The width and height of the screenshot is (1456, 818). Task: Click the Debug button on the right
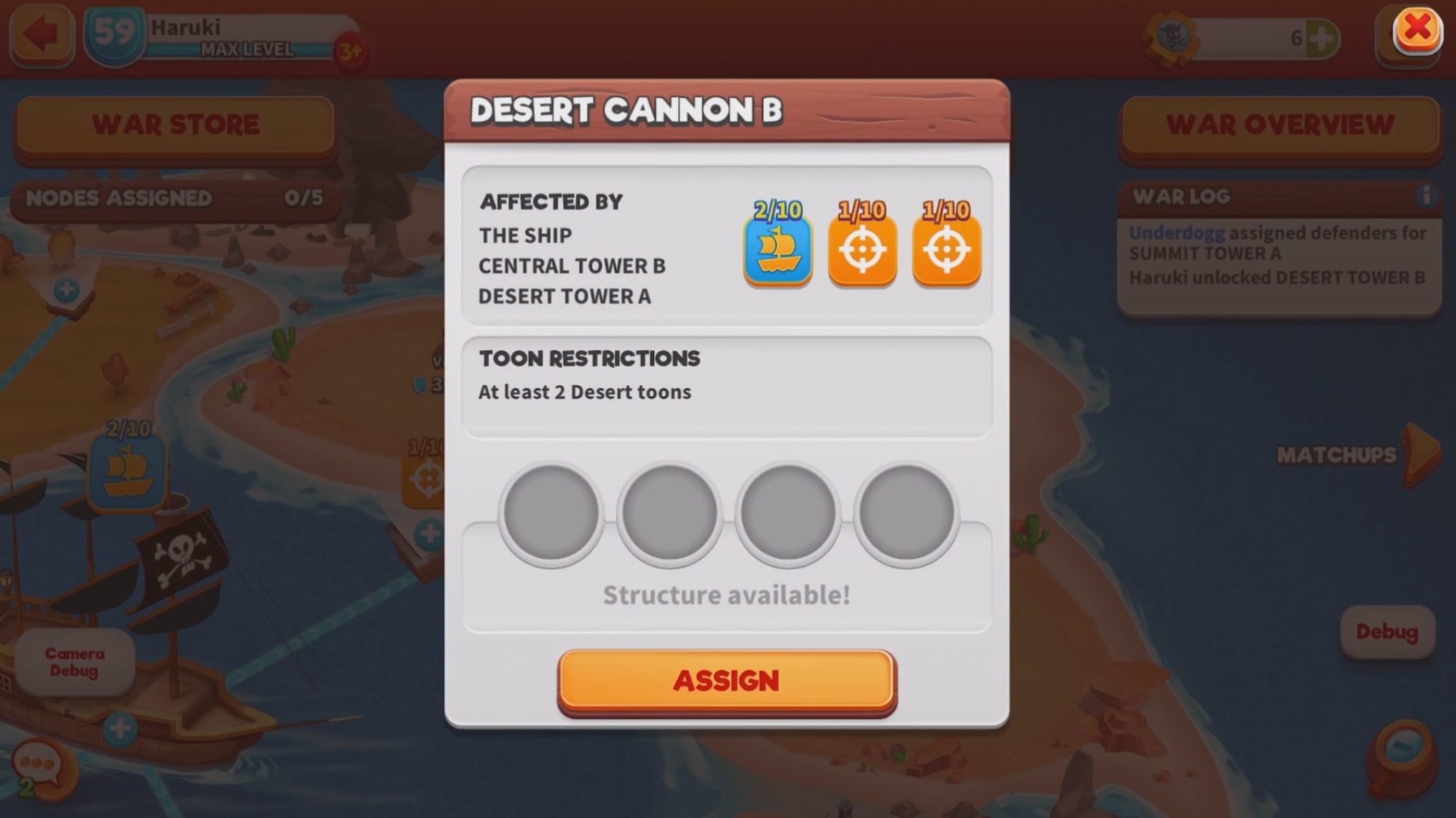(x=1389, y=632)
